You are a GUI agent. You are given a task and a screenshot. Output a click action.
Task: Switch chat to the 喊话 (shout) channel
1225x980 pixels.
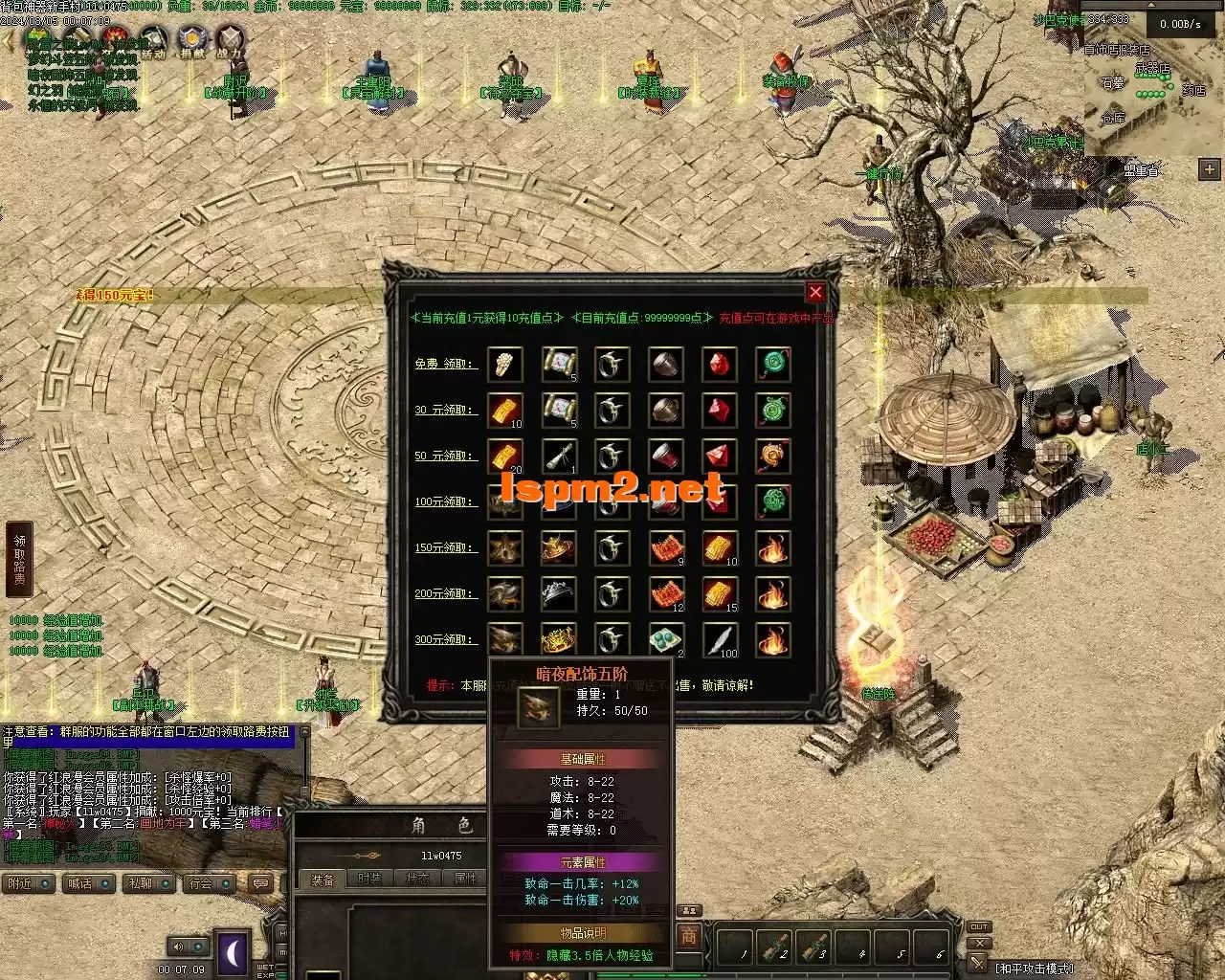click(79, 883)
